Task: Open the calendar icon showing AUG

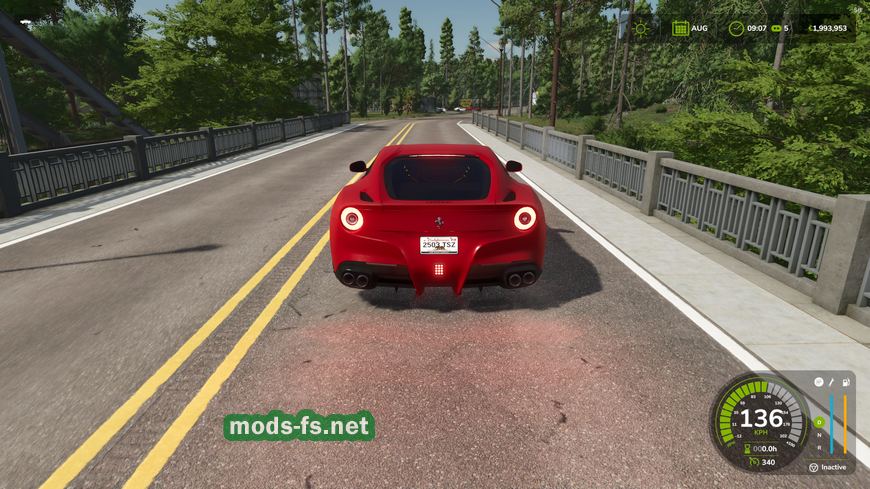Action: pyautogui.click(x=680, y=28)
